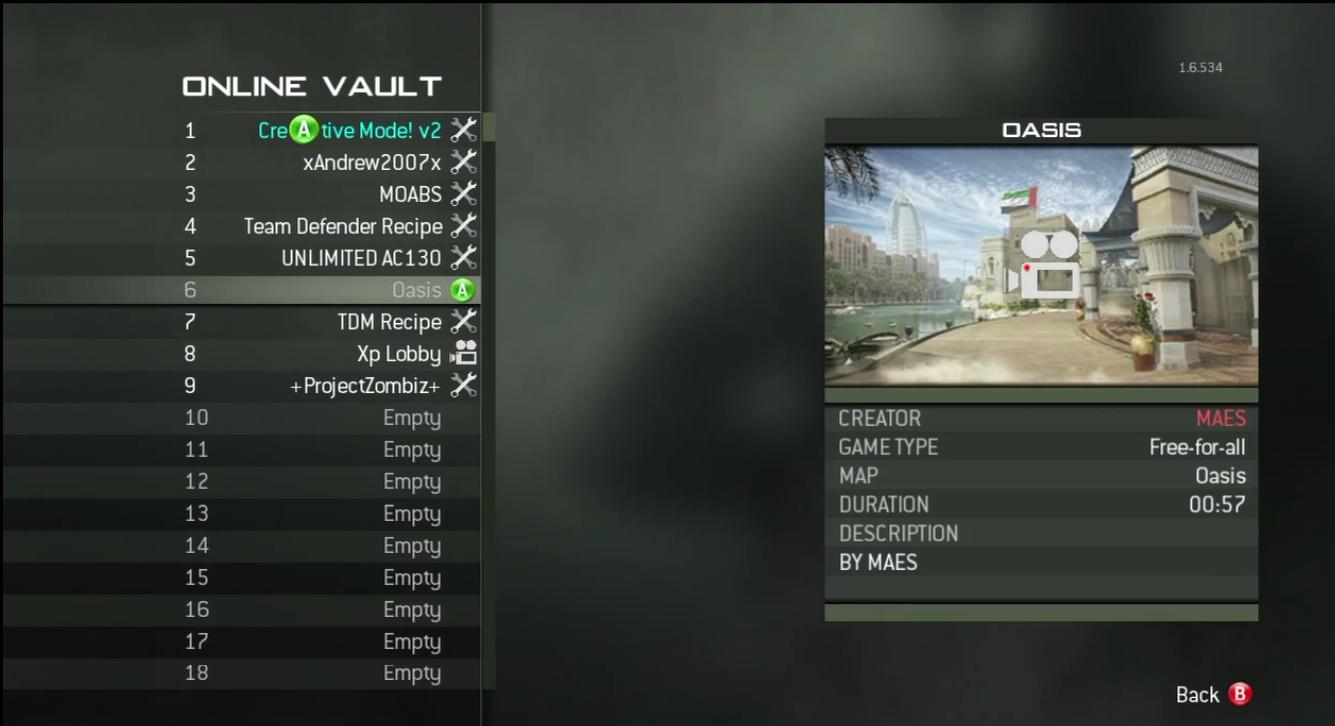1335x726 pixels.
Task: Select the wrench icon for Team Defender Recipe
Action: coord(462,225)
